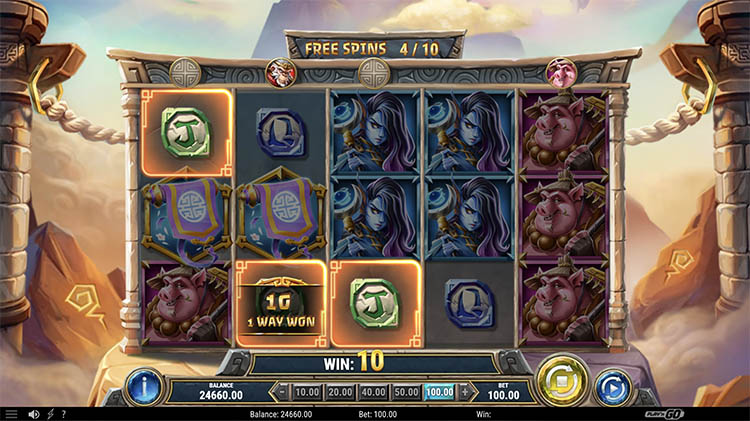750x421 pixels.
Task: Open the paytable info button
Action: tap(145, 386)
